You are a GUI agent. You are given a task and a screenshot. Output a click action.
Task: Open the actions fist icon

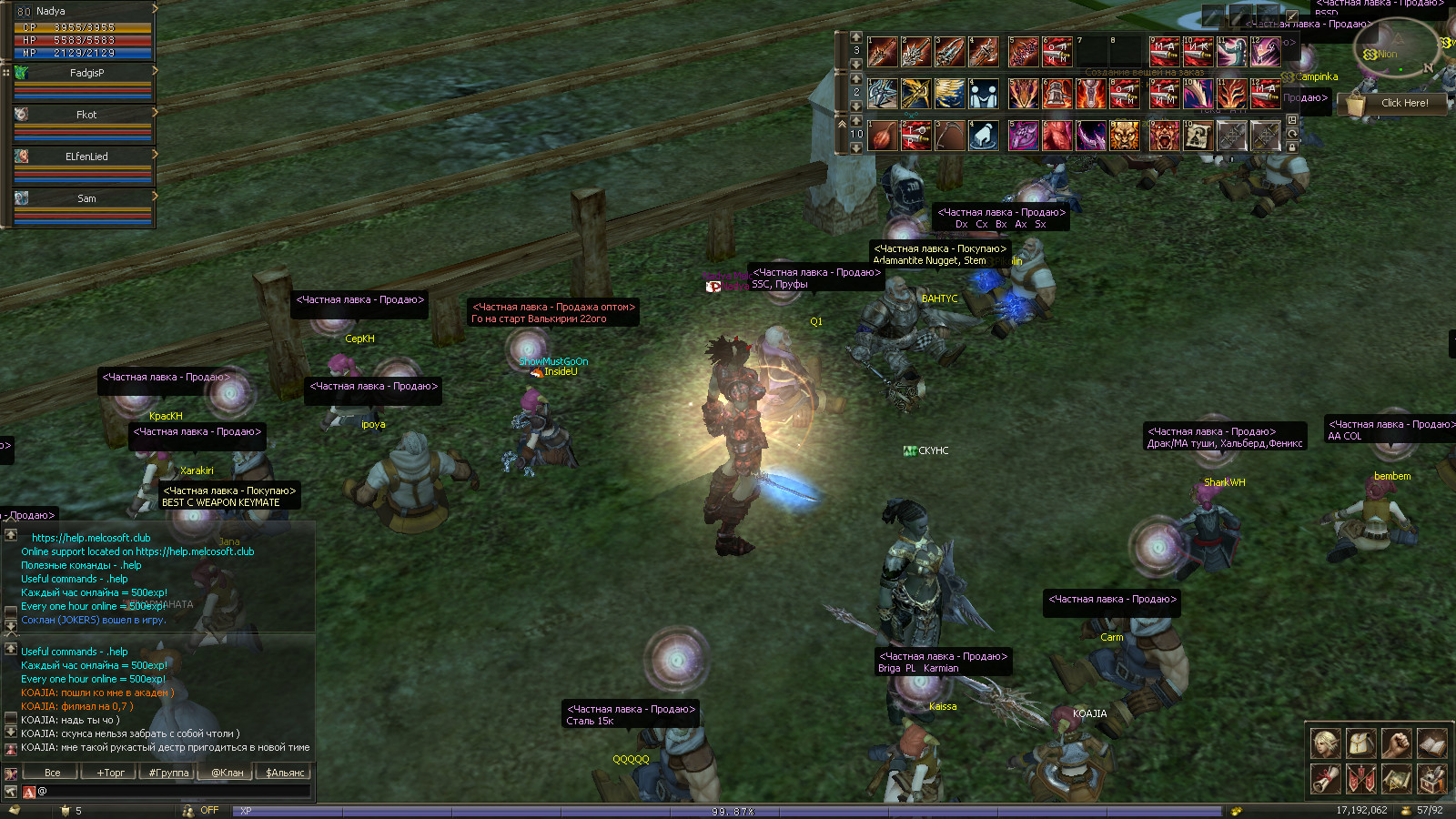[1396, 743]
